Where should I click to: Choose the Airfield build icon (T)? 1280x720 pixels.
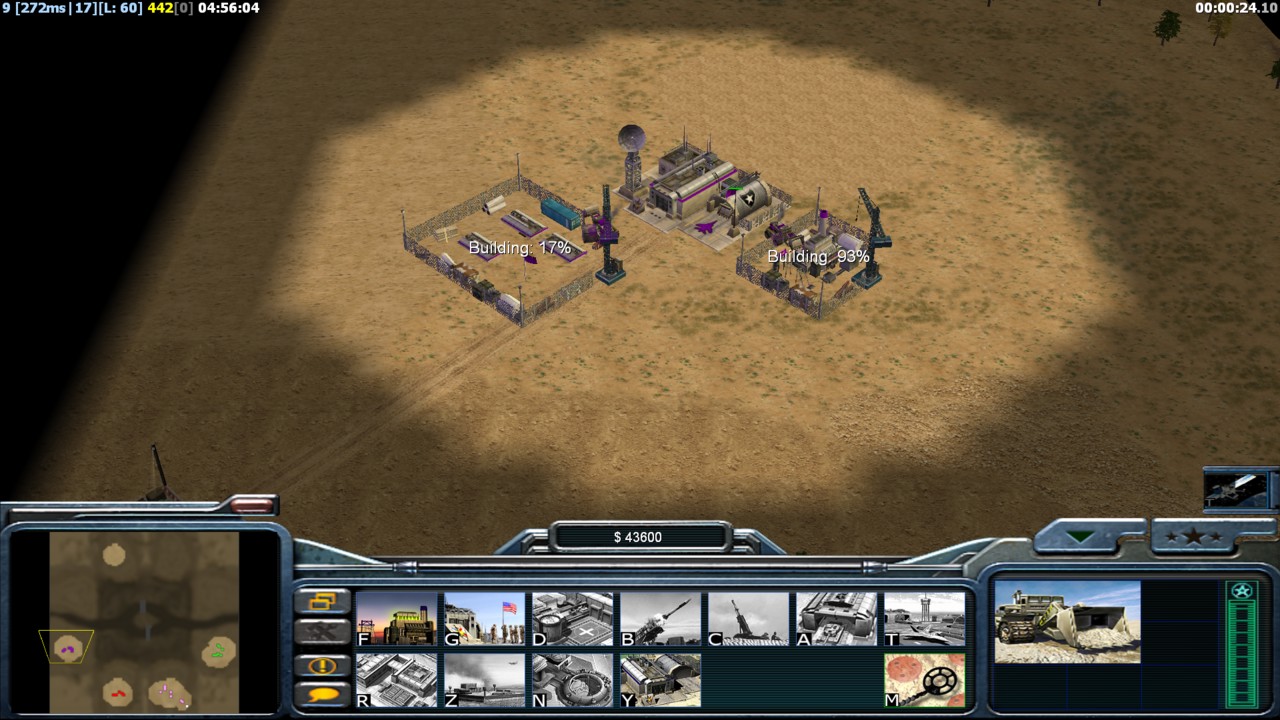[x=925, y=619]
